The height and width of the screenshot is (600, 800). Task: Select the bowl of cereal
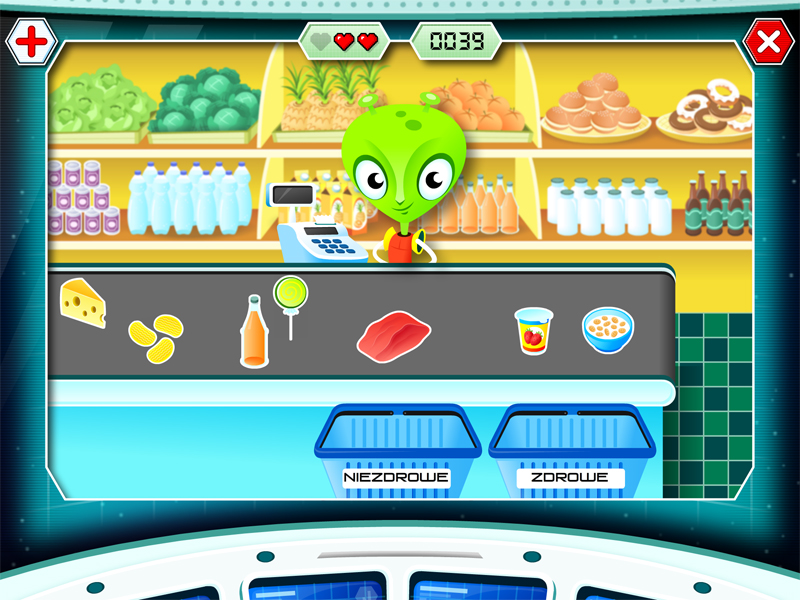point(608,330)
